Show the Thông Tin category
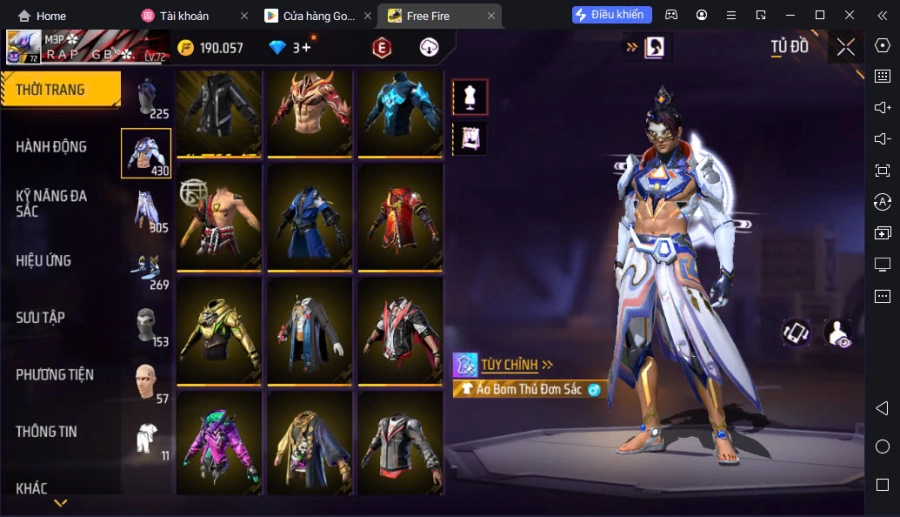 tap(47, 432)
